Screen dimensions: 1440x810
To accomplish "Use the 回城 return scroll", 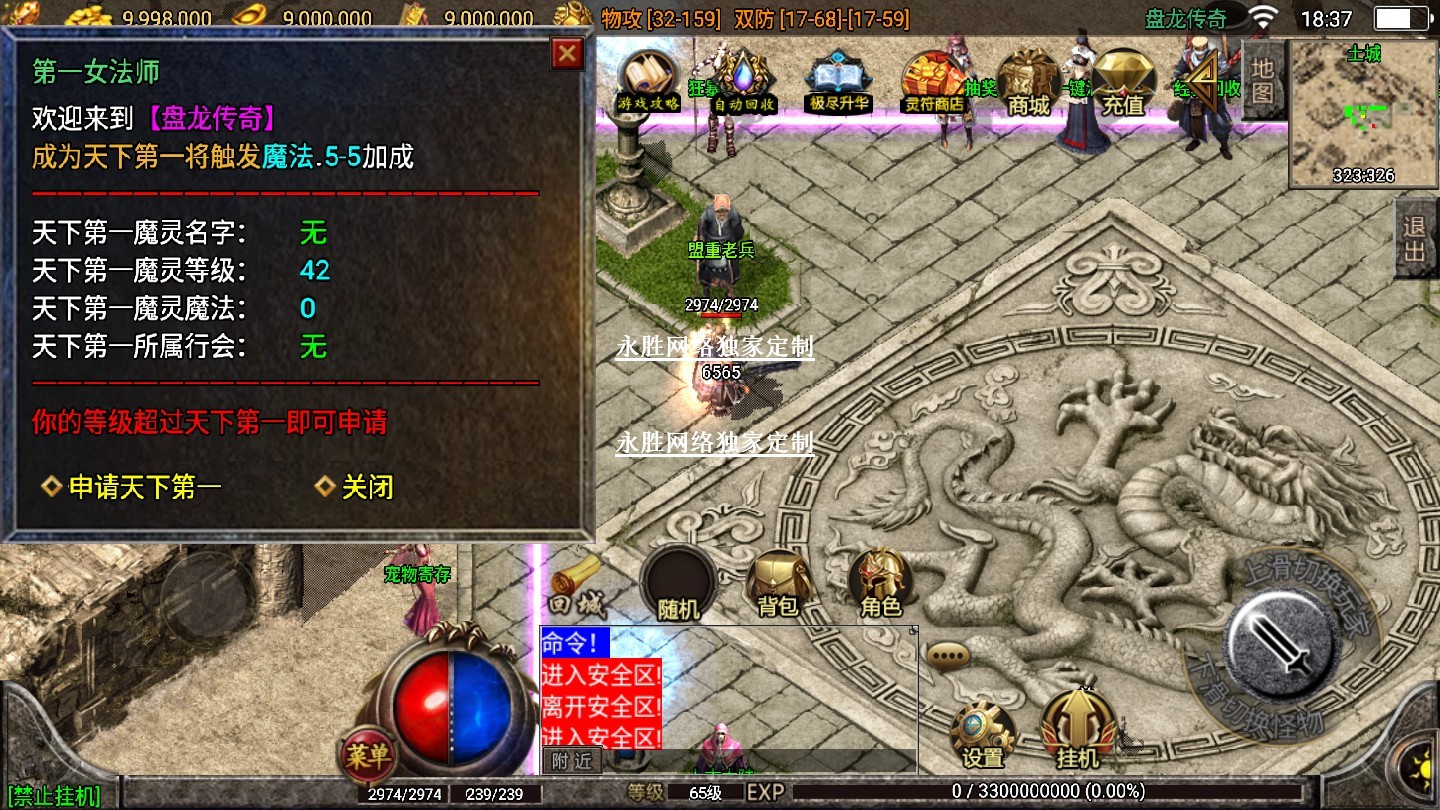I will click(x=575, y=587).
